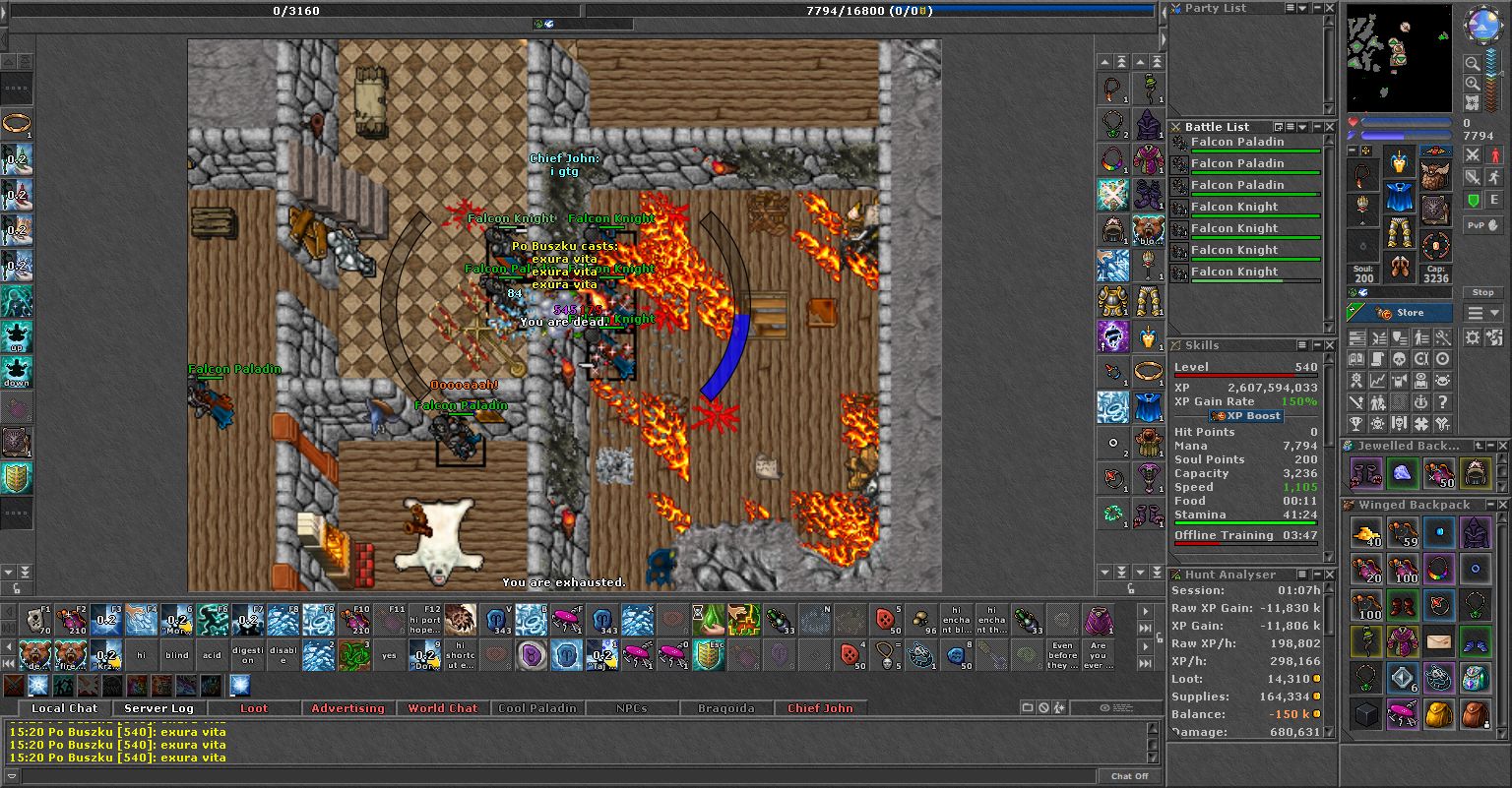The height and width of the screenshot is (788, 1512).
Task: Toggle the Chat Off button
Action: (1129, 776)
